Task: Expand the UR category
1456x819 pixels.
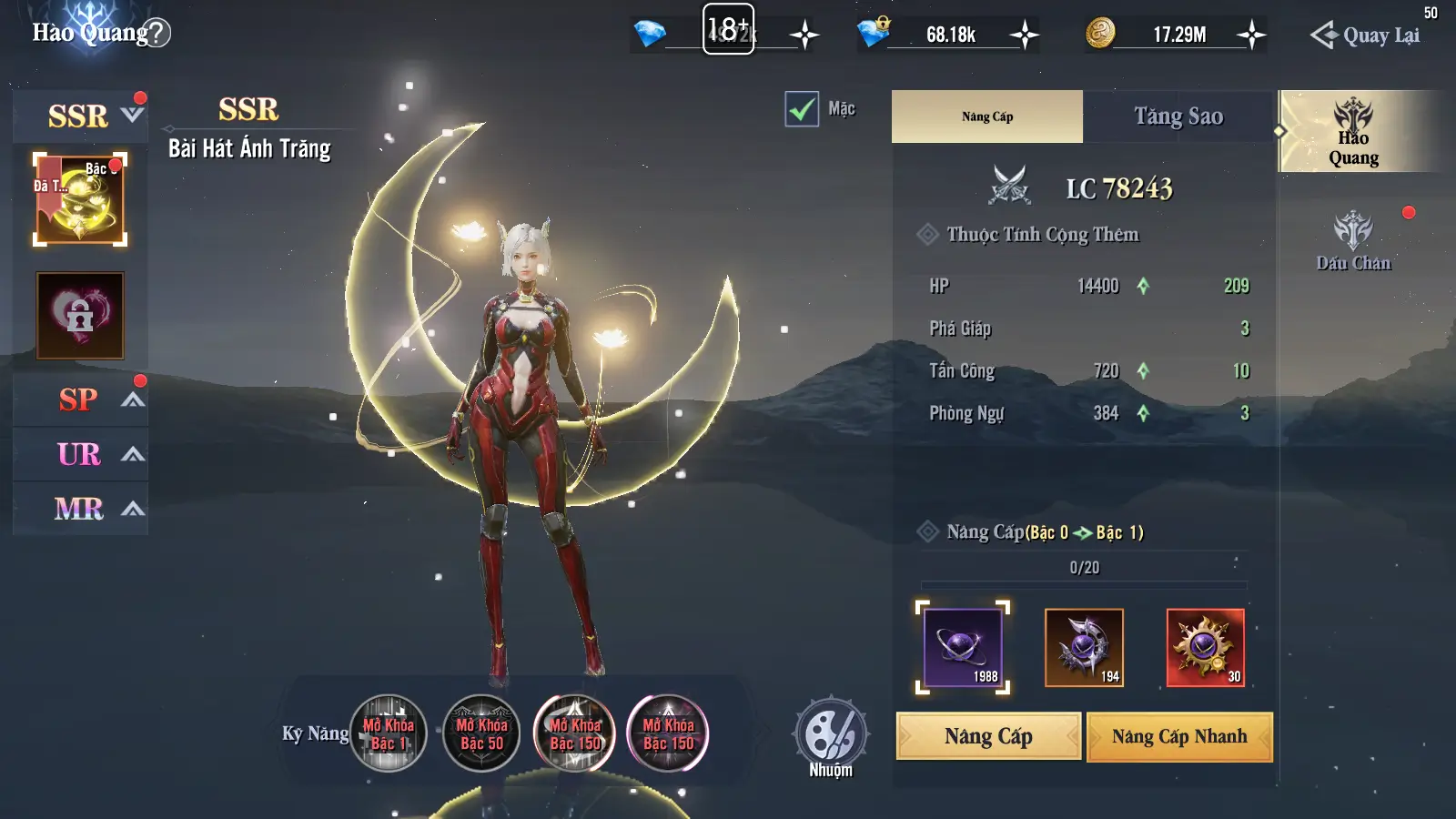Action: (x=133, y=454)
